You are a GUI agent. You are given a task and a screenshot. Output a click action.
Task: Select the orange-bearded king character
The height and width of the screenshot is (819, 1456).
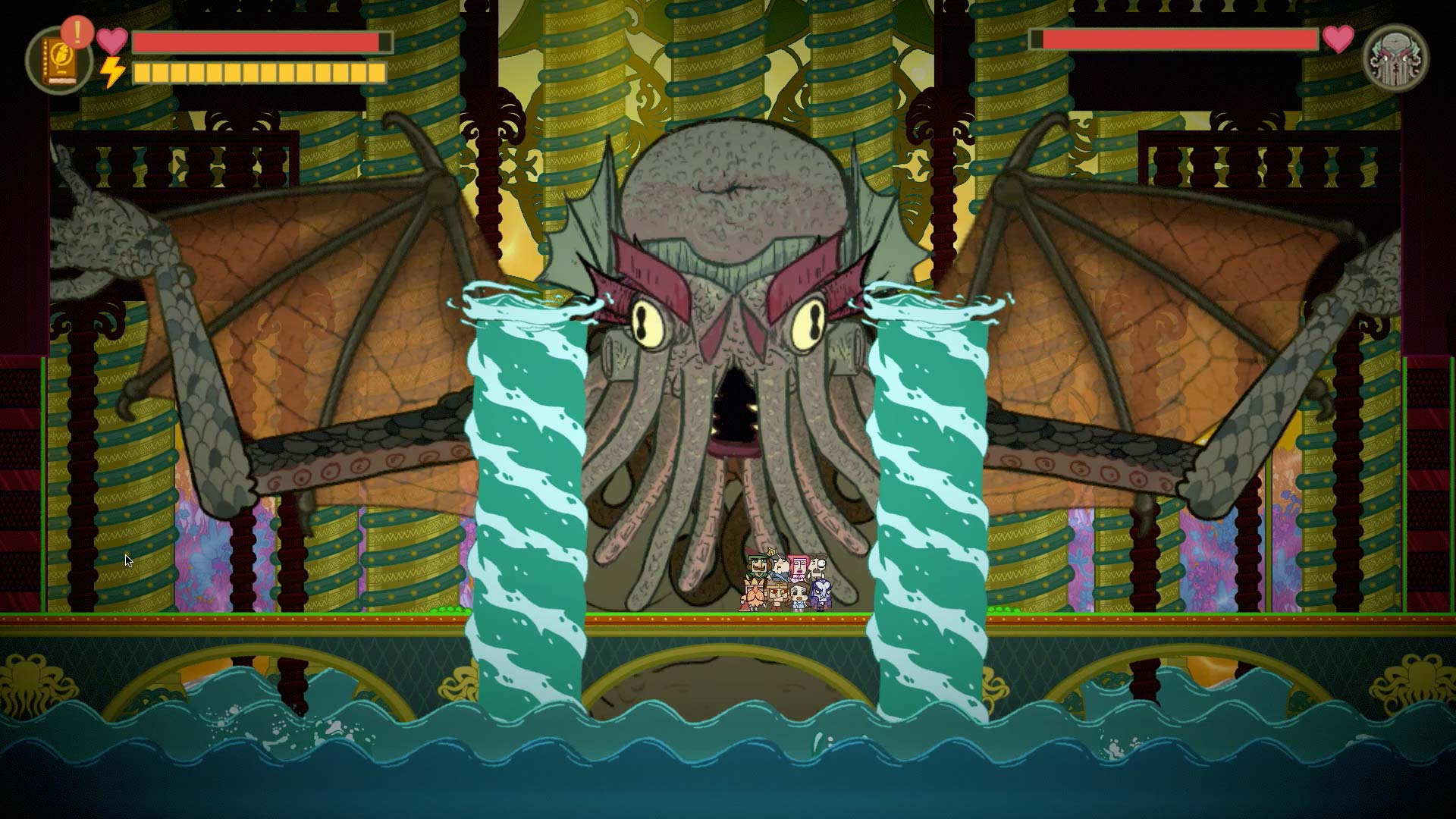(755, 595)
